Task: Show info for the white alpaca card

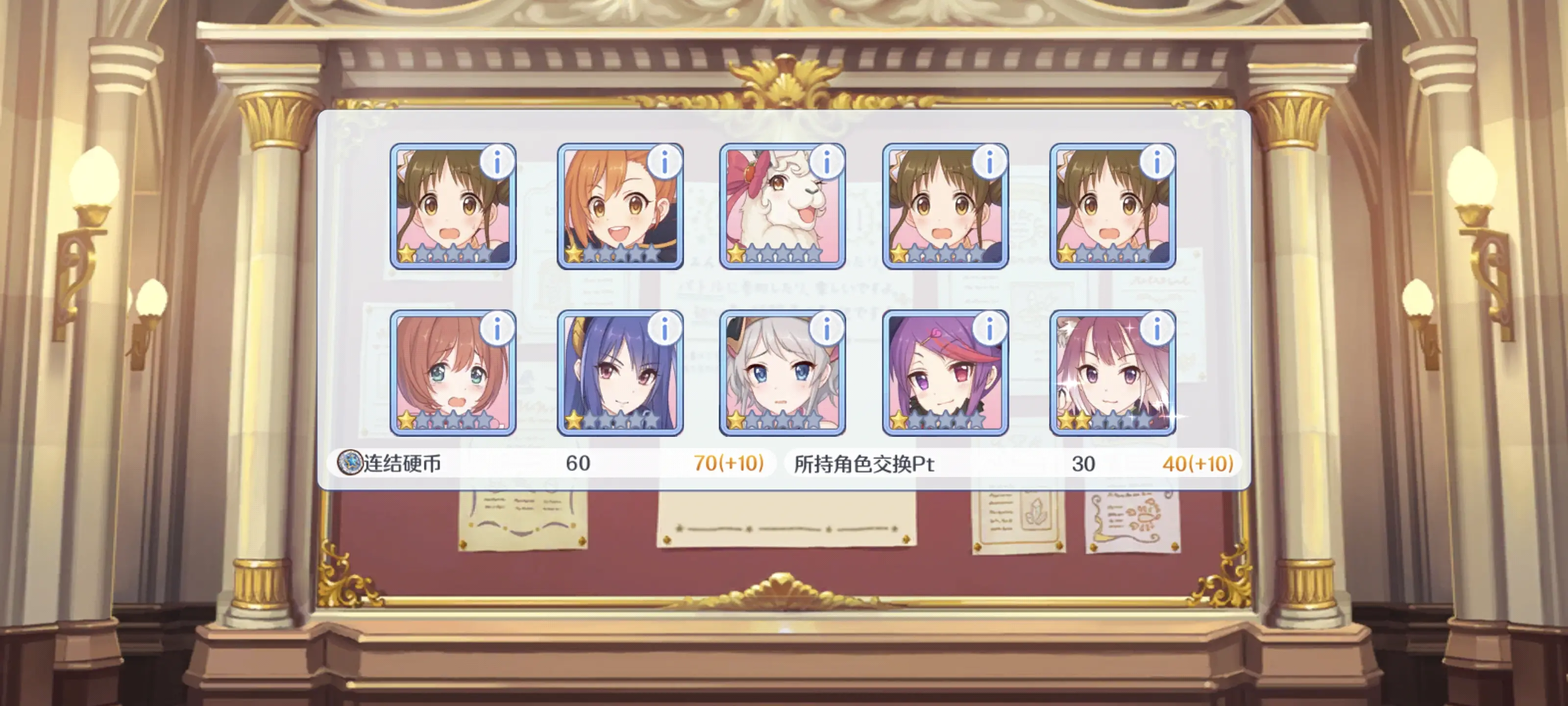Action: tap(827, 162)
